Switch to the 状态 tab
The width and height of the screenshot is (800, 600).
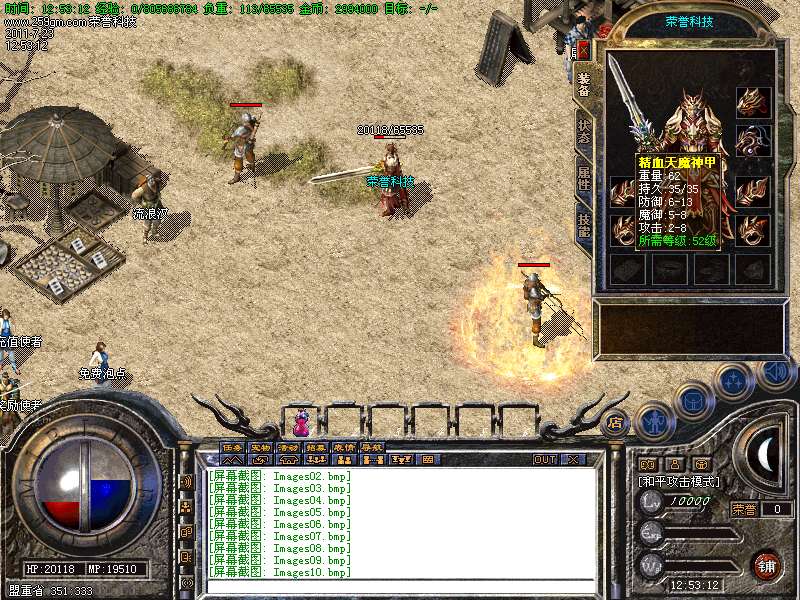click(584, 131)
